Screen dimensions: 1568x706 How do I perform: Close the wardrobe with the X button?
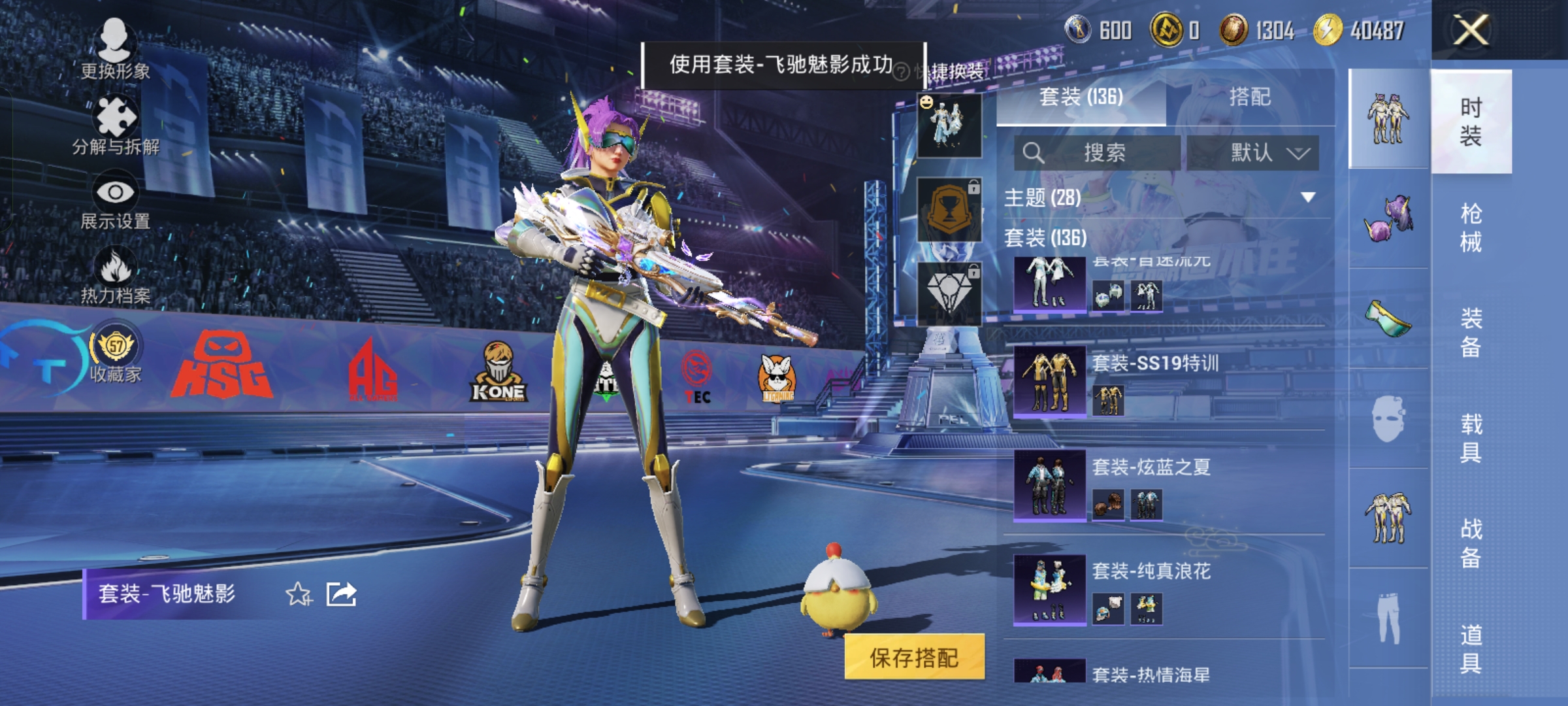[1470, 30]
